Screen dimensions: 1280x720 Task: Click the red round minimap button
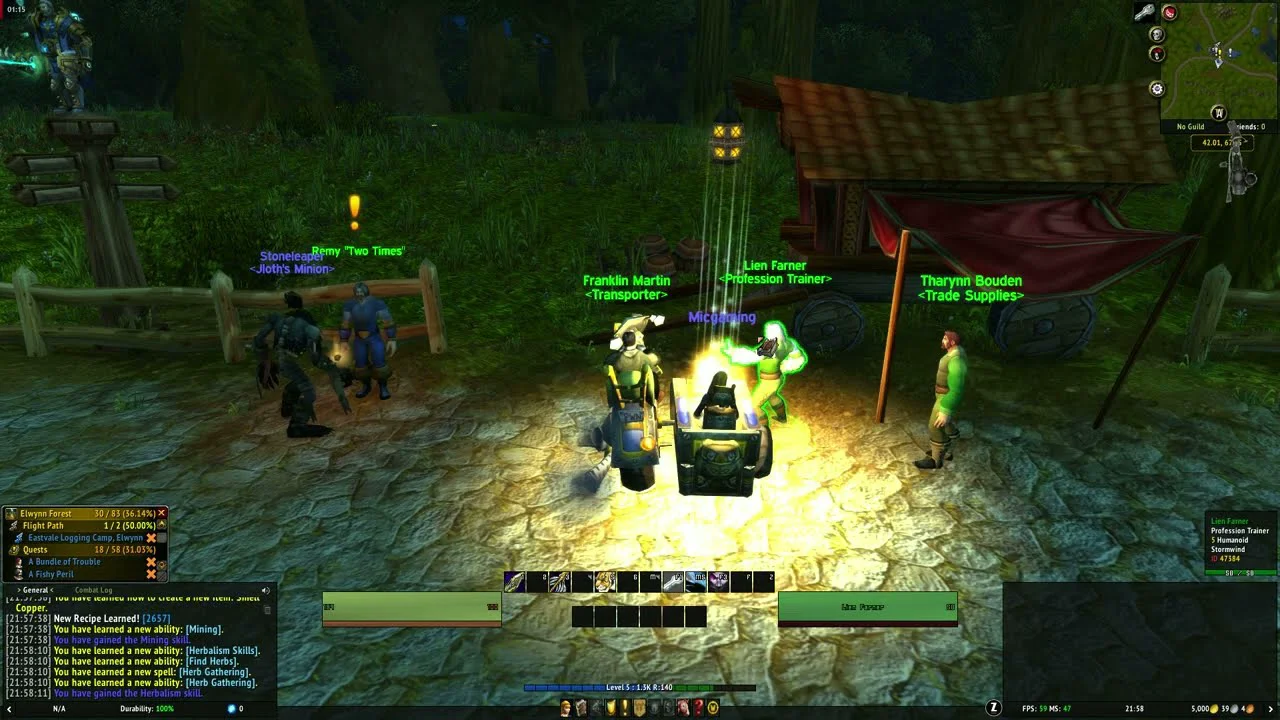[x=1169, y=13]
